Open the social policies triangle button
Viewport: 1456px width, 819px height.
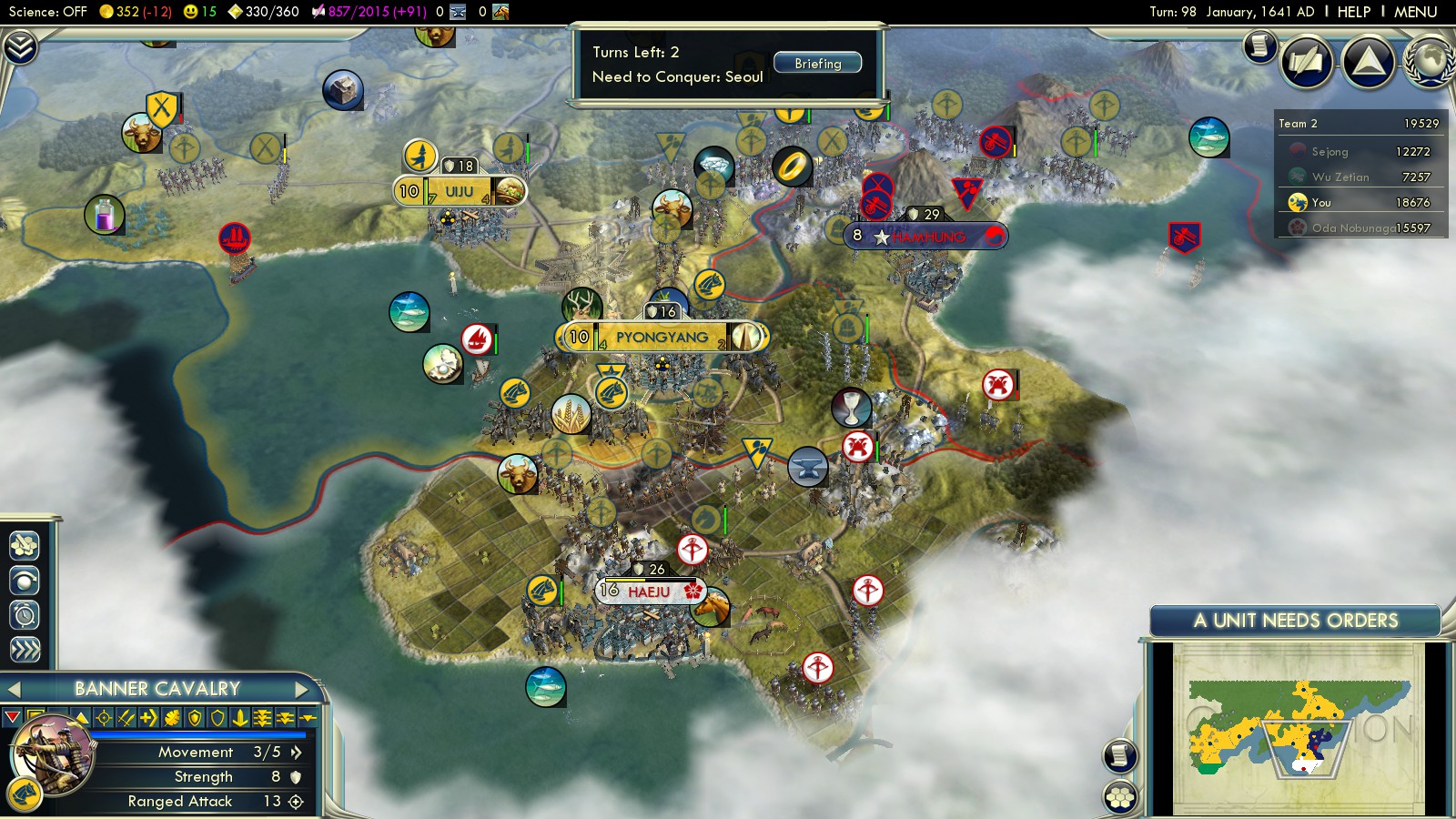coord(1368,61)
